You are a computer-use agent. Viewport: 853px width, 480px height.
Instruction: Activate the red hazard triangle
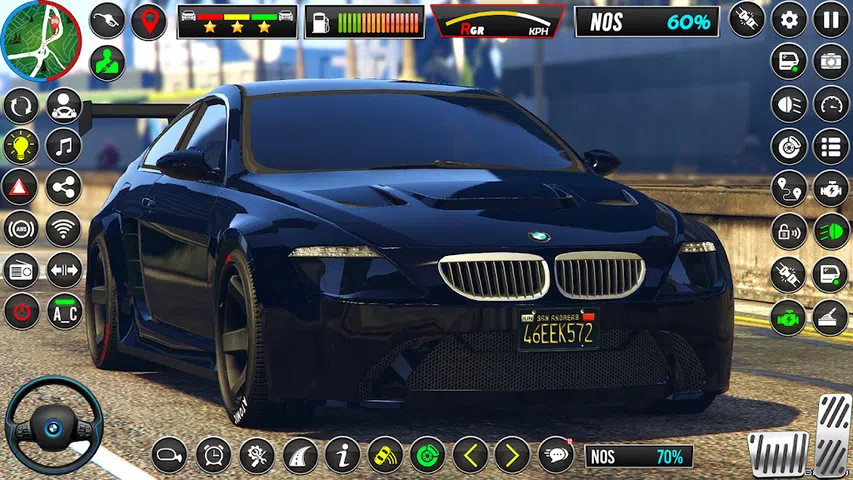point(21,187)
